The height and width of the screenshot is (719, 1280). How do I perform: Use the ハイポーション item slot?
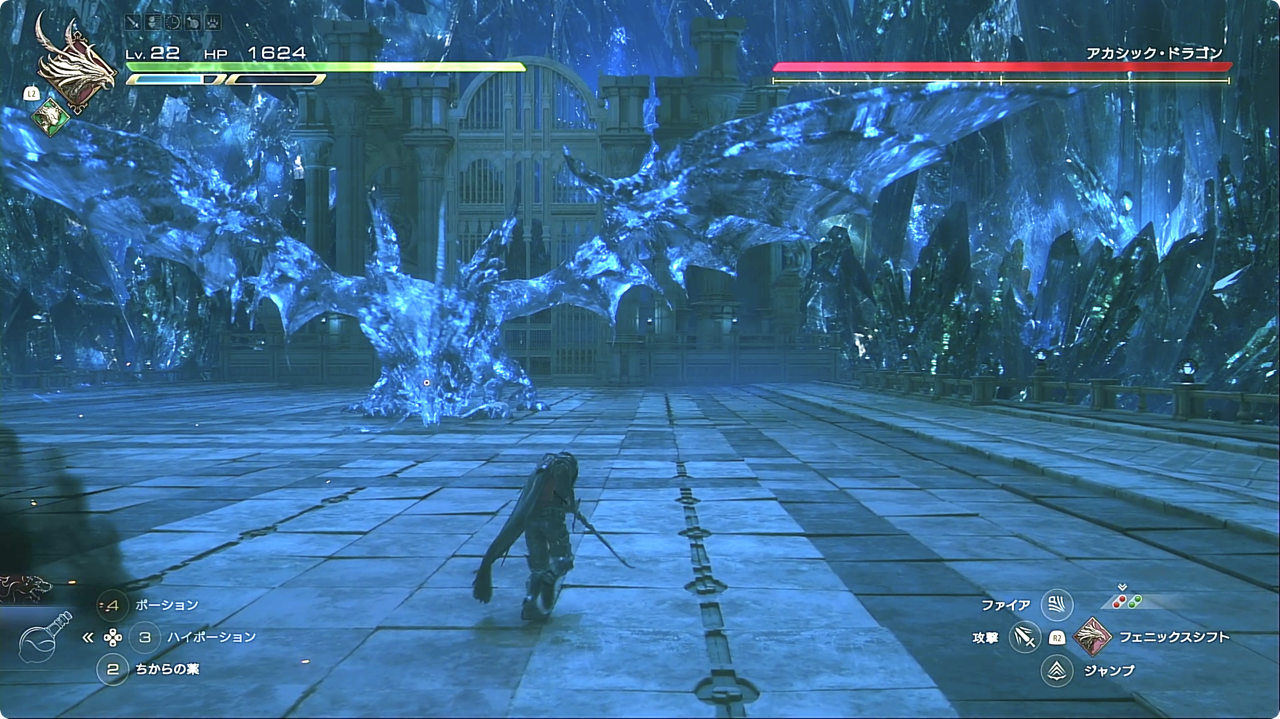point(145,637)
